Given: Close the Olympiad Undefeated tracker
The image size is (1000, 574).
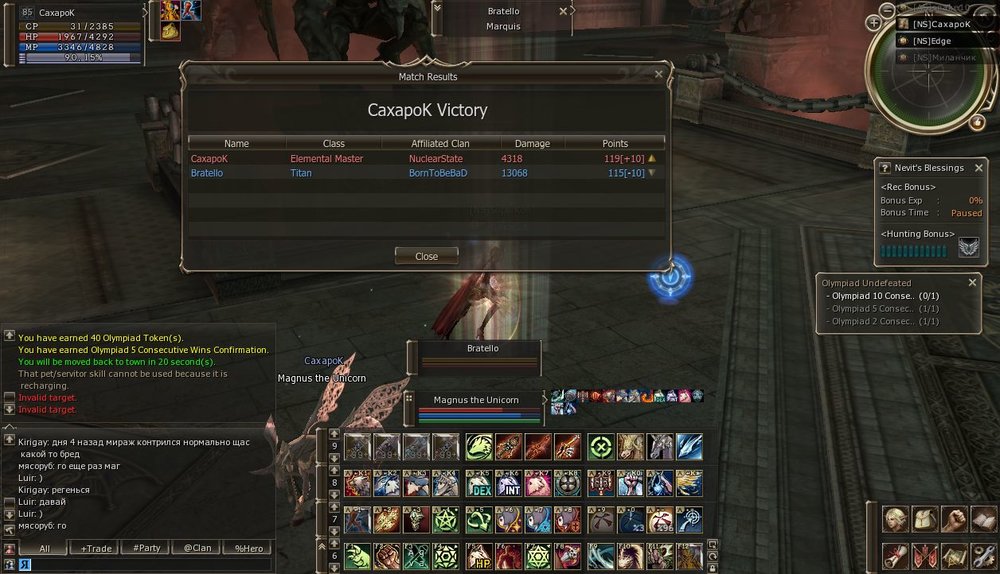Looking at the screenshot, I should point(972,283).
